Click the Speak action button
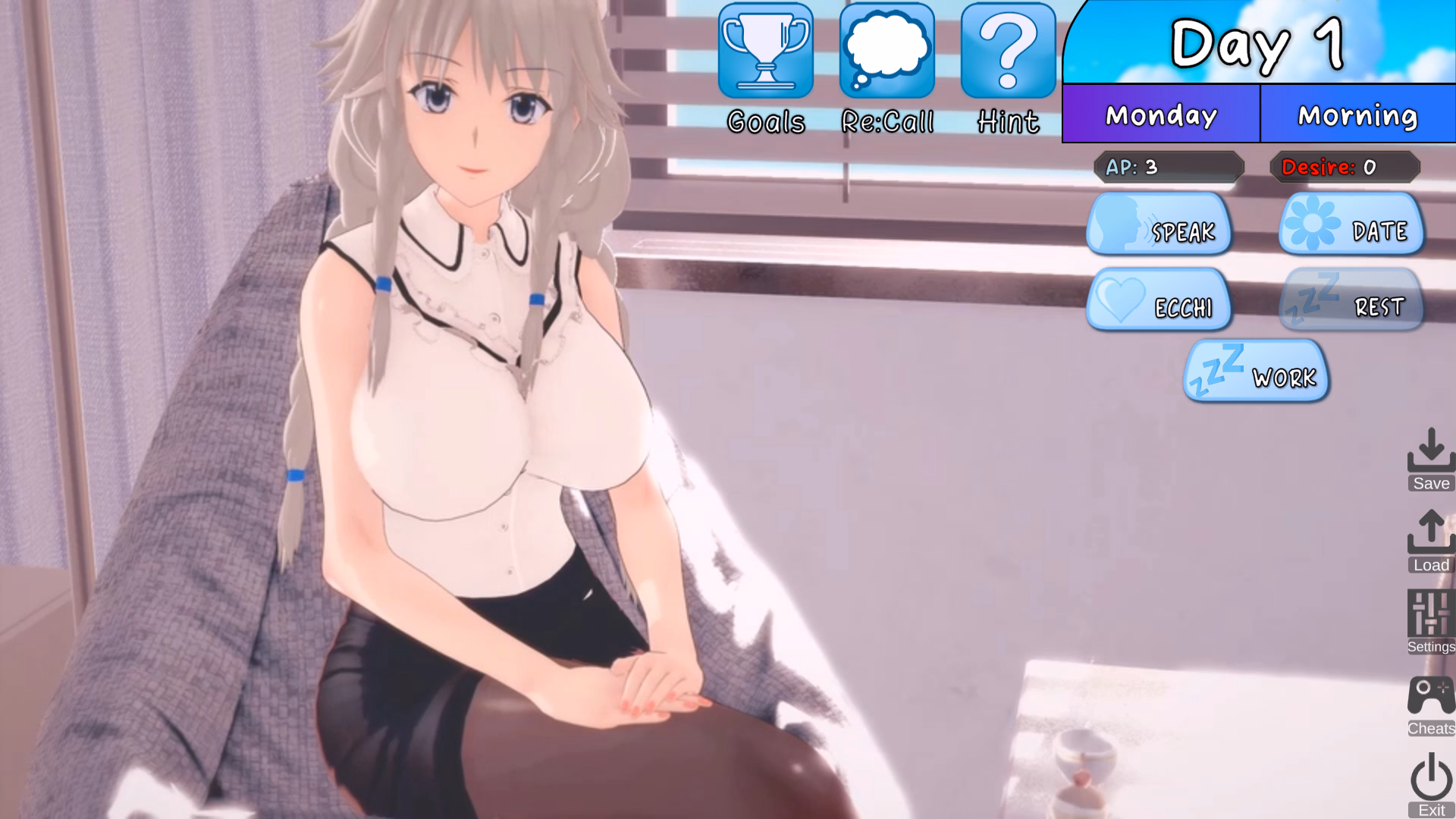This screenshot has height=819, width=1456. coord(1160,225)
